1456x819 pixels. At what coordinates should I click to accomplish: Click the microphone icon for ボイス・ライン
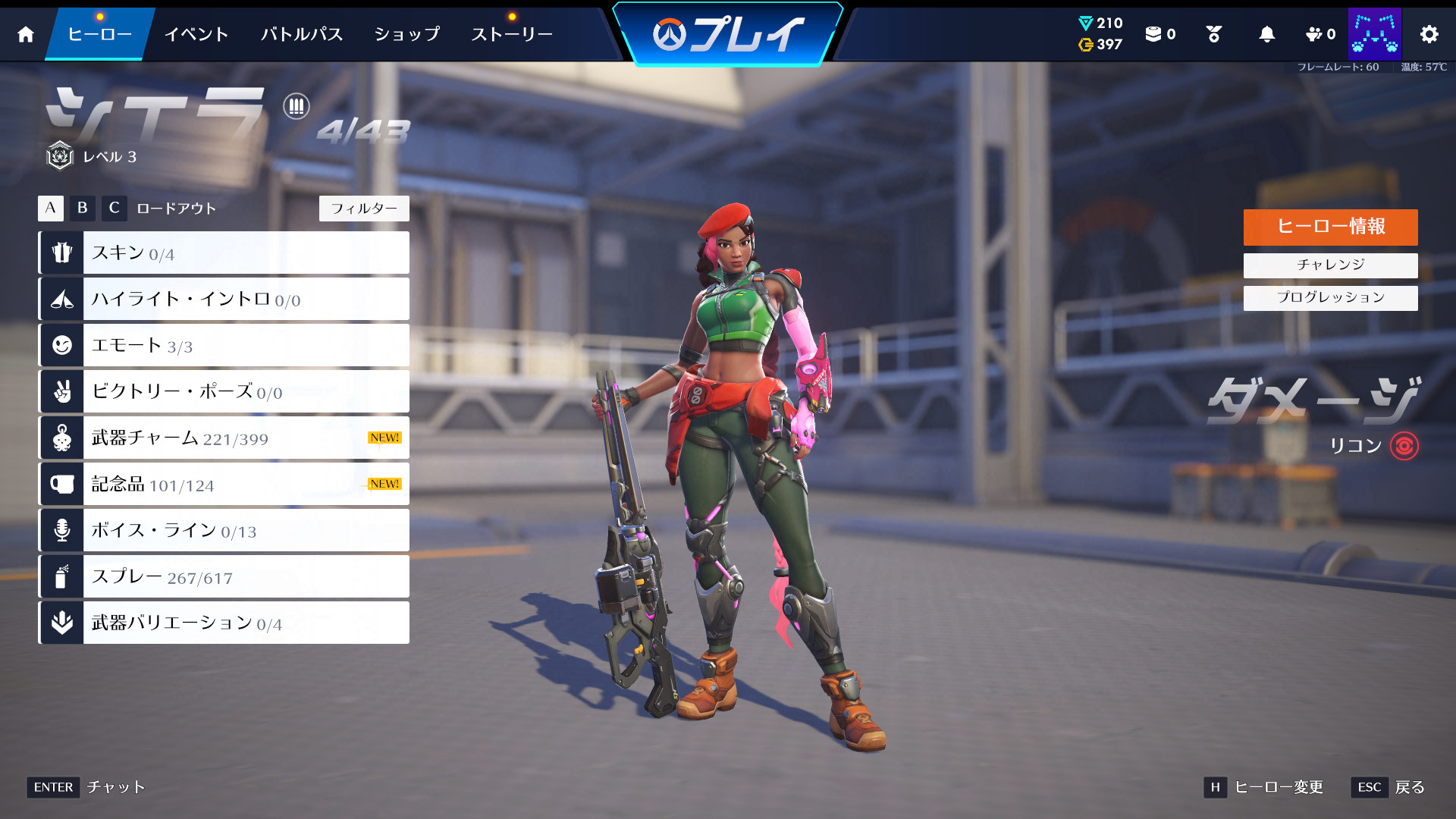coord(61,530)
